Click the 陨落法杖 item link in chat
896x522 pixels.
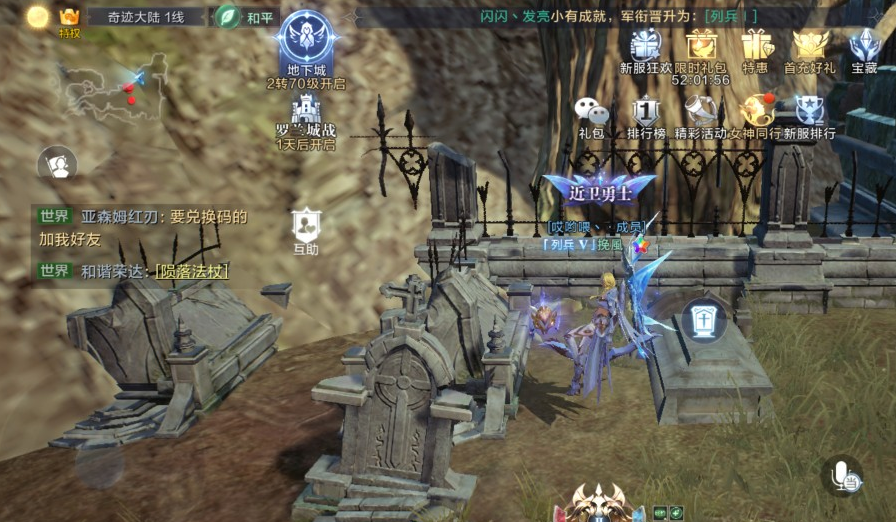[192, 271]
